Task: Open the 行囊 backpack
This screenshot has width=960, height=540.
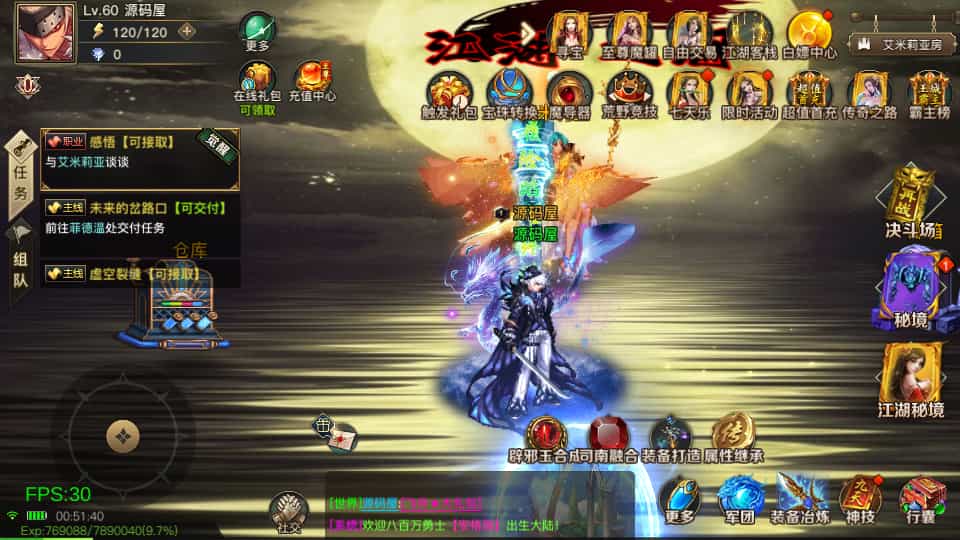Action: point(921,497)
